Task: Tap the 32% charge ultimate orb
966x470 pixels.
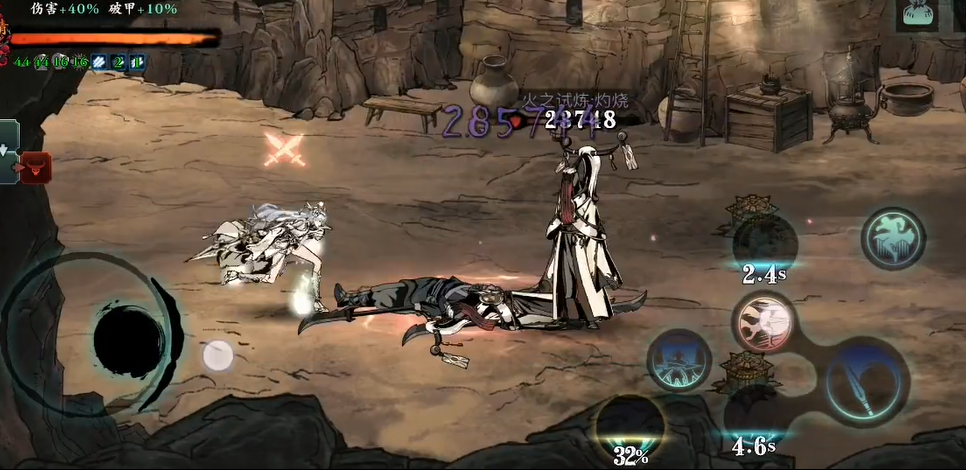Action: [630, 425]
